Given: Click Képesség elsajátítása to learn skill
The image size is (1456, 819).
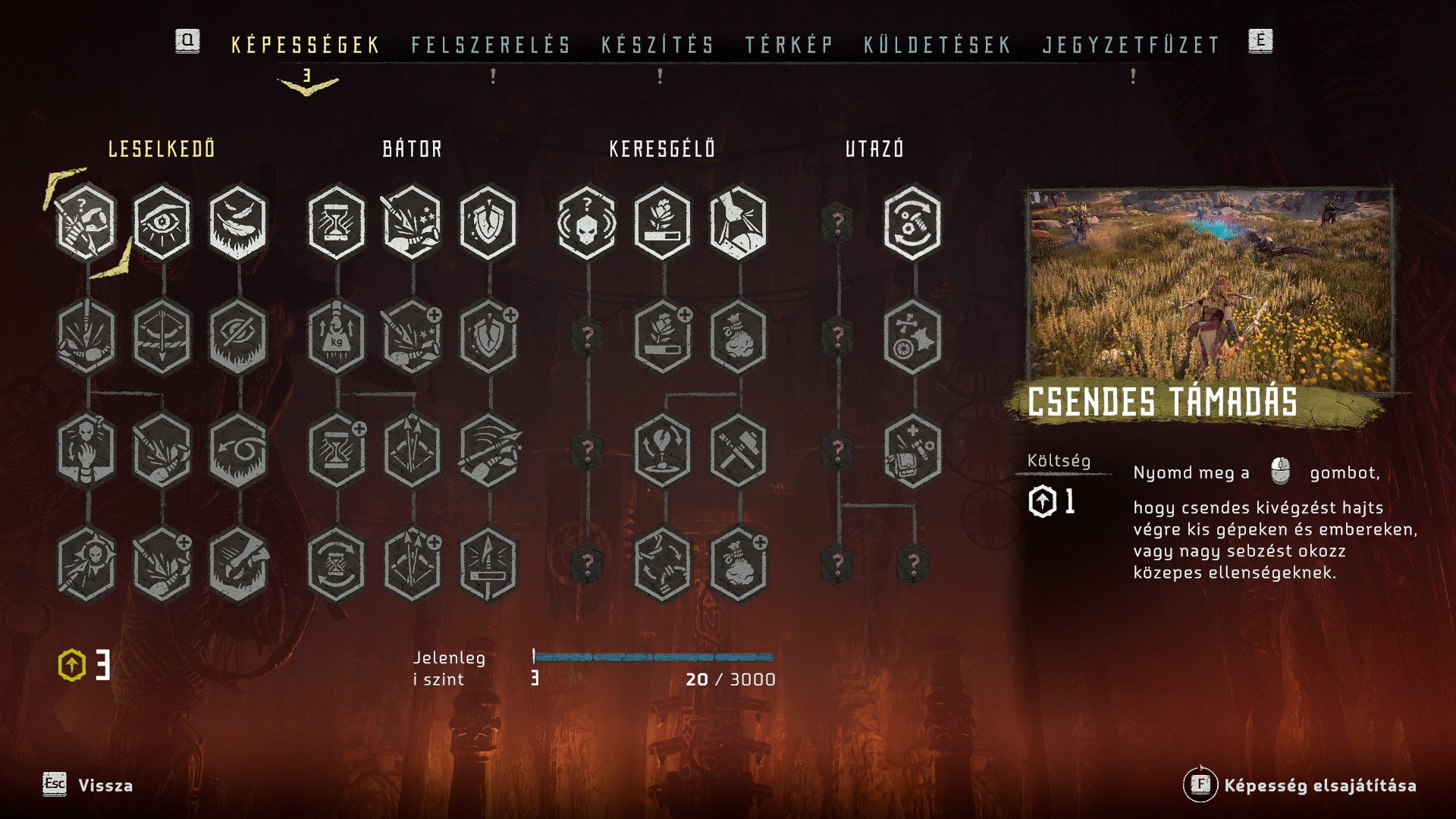Looking at the screenshot, I should click(1319, 786).
